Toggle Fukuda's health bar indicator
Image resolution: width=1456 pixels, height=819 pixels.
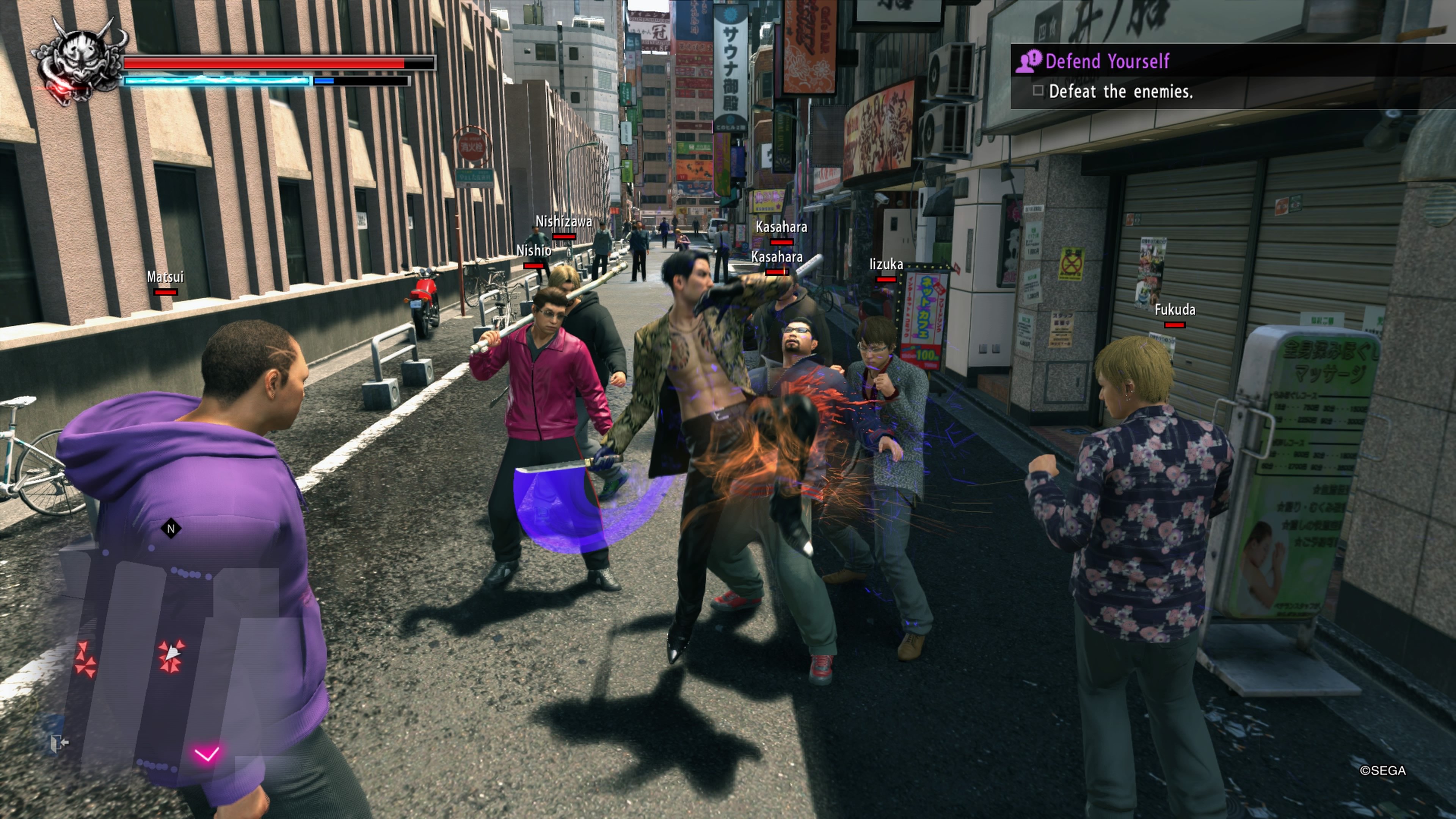(x=1175, y=325)
